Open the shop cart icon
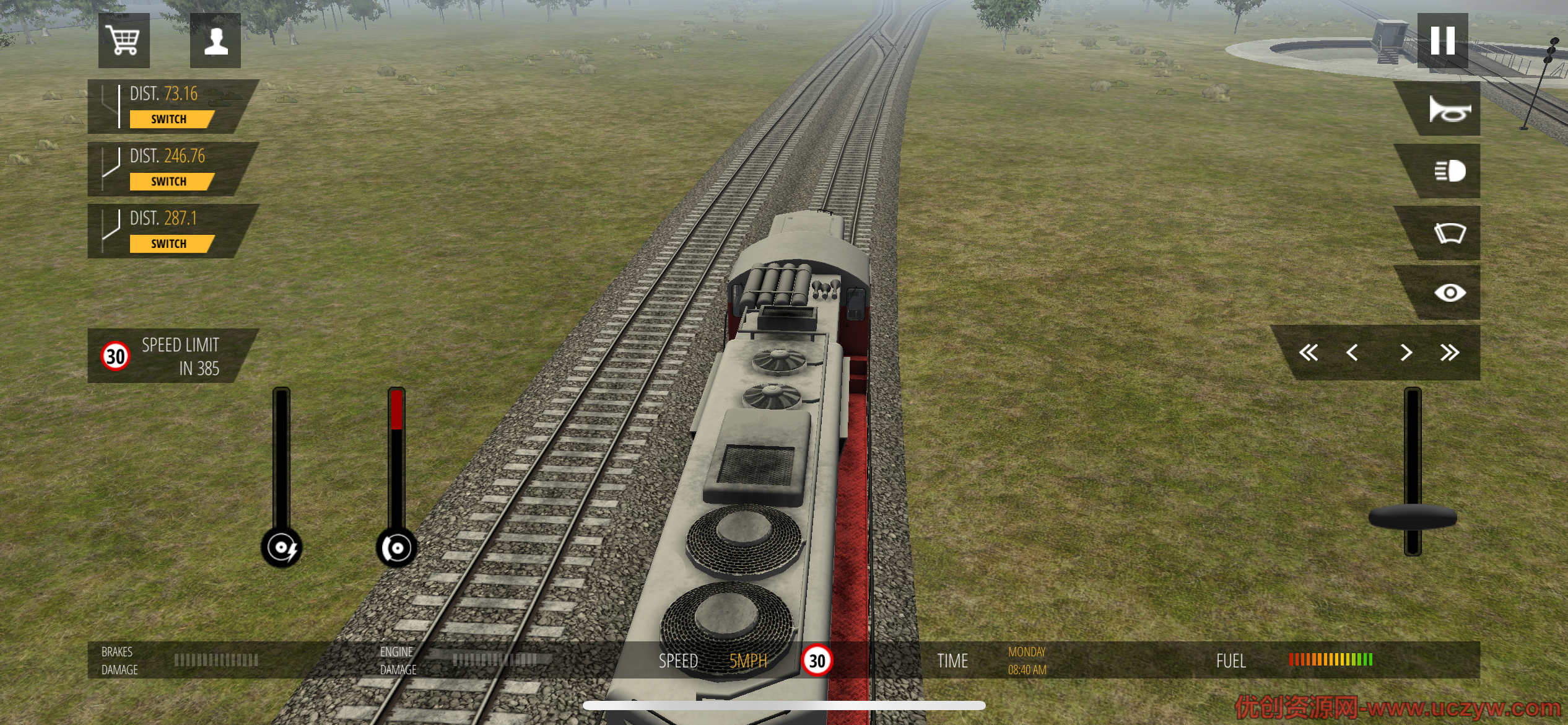Screen dimensions: 1568x725 pyautogui.click(x=123, y=41)
